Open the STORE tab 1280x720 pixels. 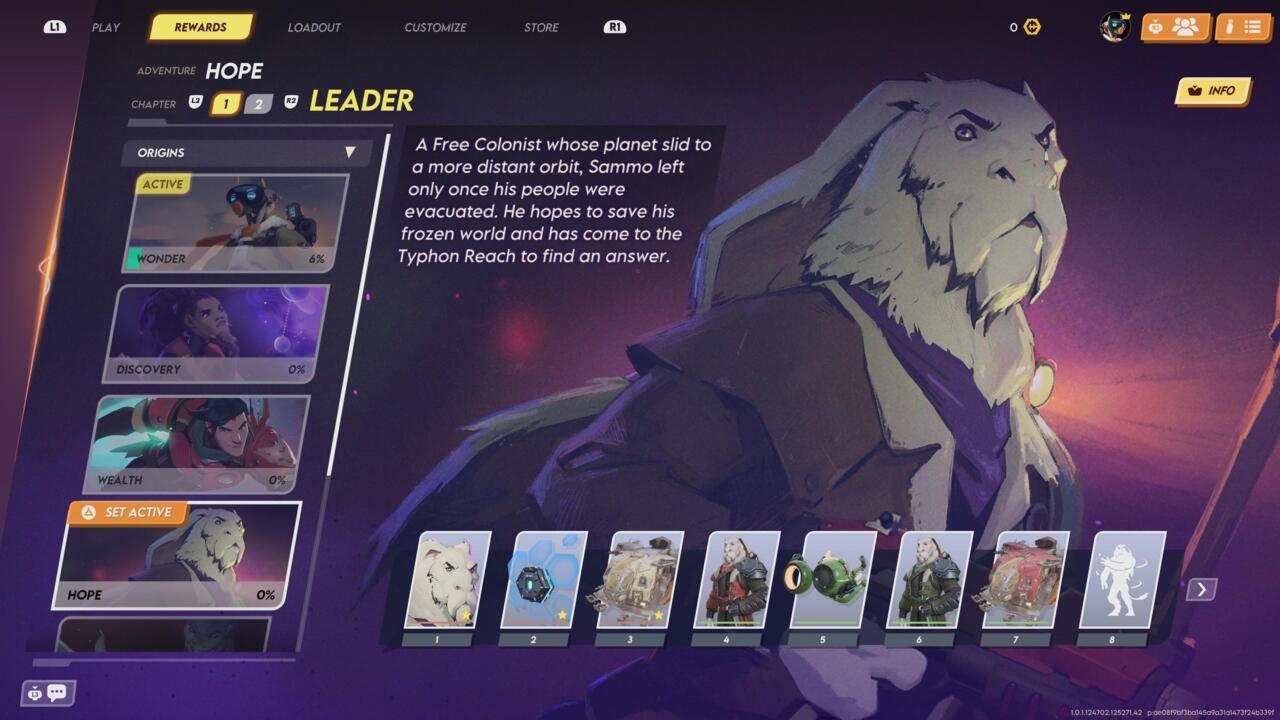tap(539, 27)
